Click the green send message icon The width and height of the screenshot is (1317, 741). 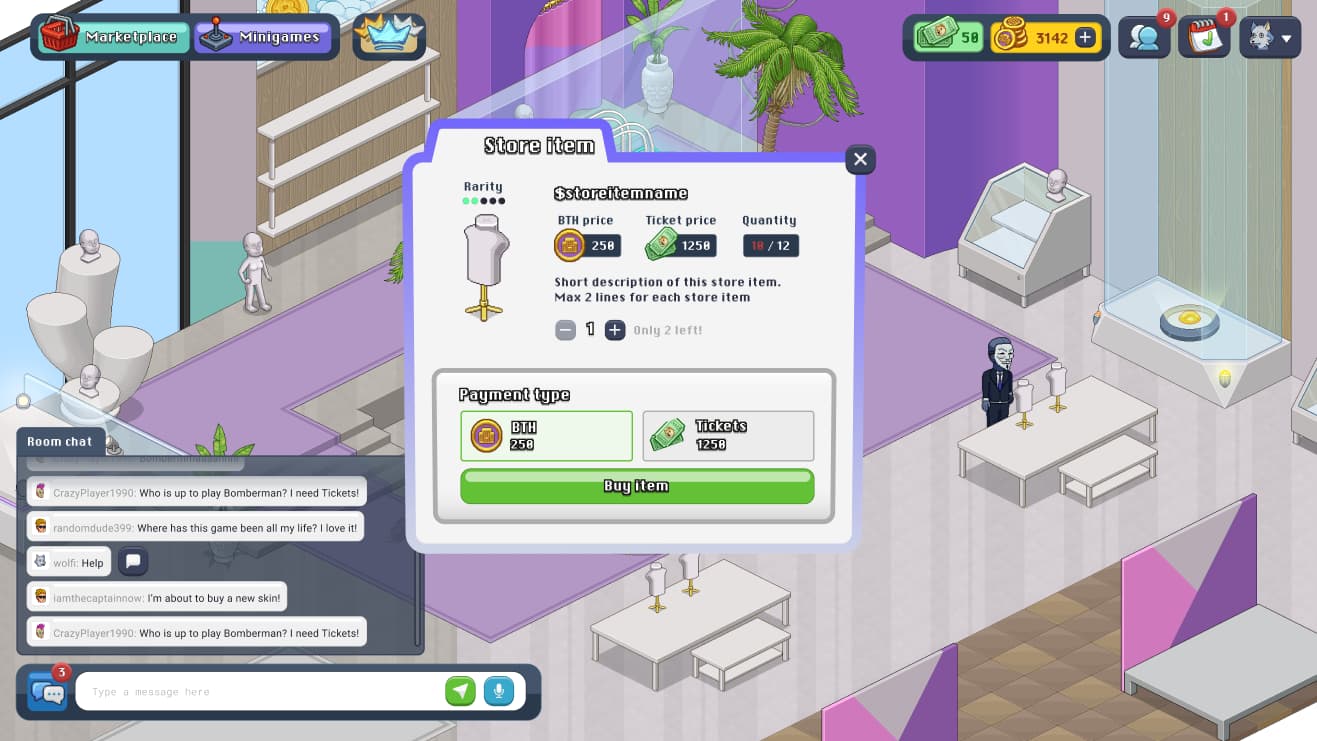[460, 691]
